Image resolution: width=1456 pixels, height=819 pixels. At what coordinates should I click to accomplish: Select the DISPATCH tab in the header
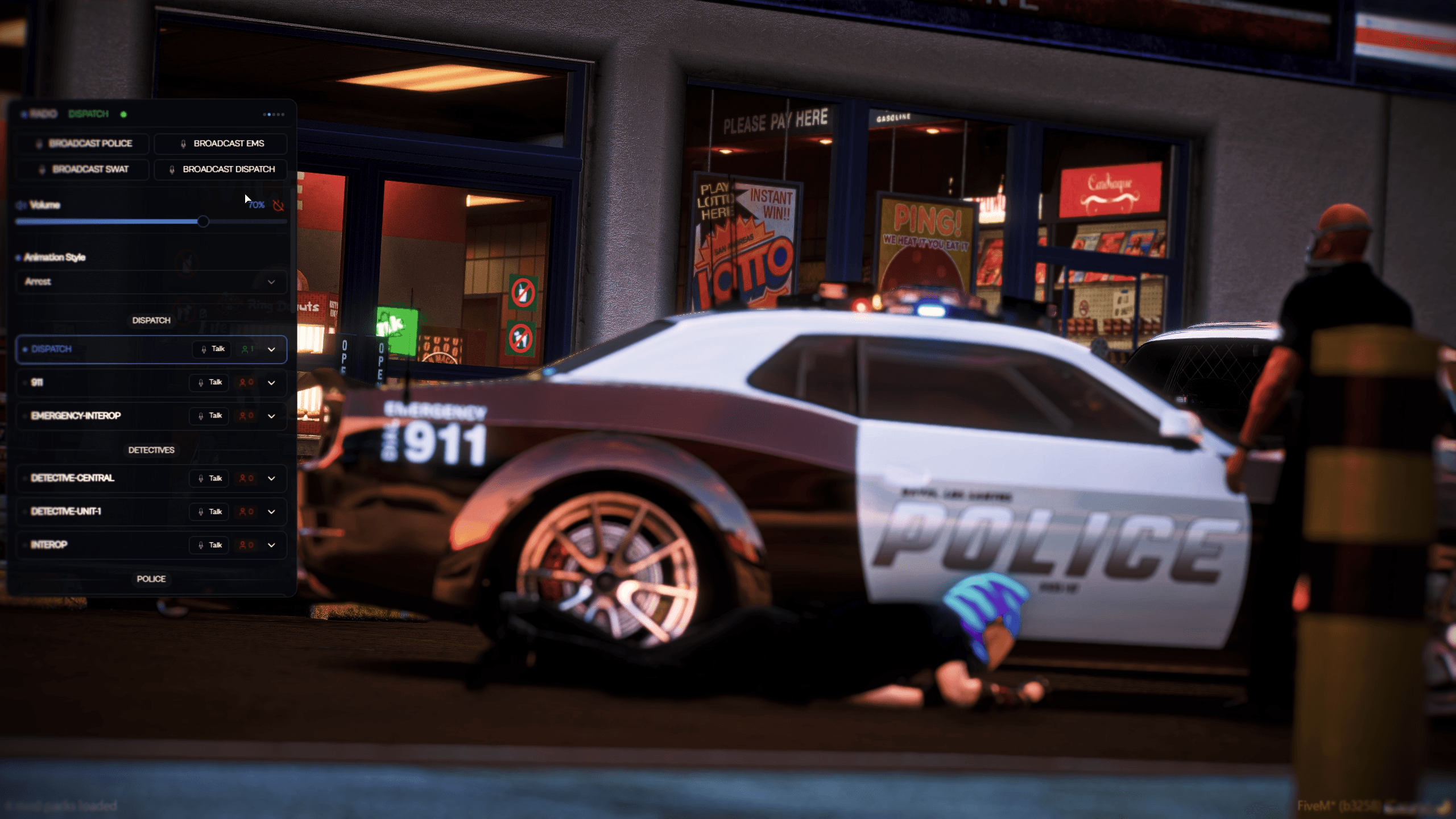click(x=88, y=114)
